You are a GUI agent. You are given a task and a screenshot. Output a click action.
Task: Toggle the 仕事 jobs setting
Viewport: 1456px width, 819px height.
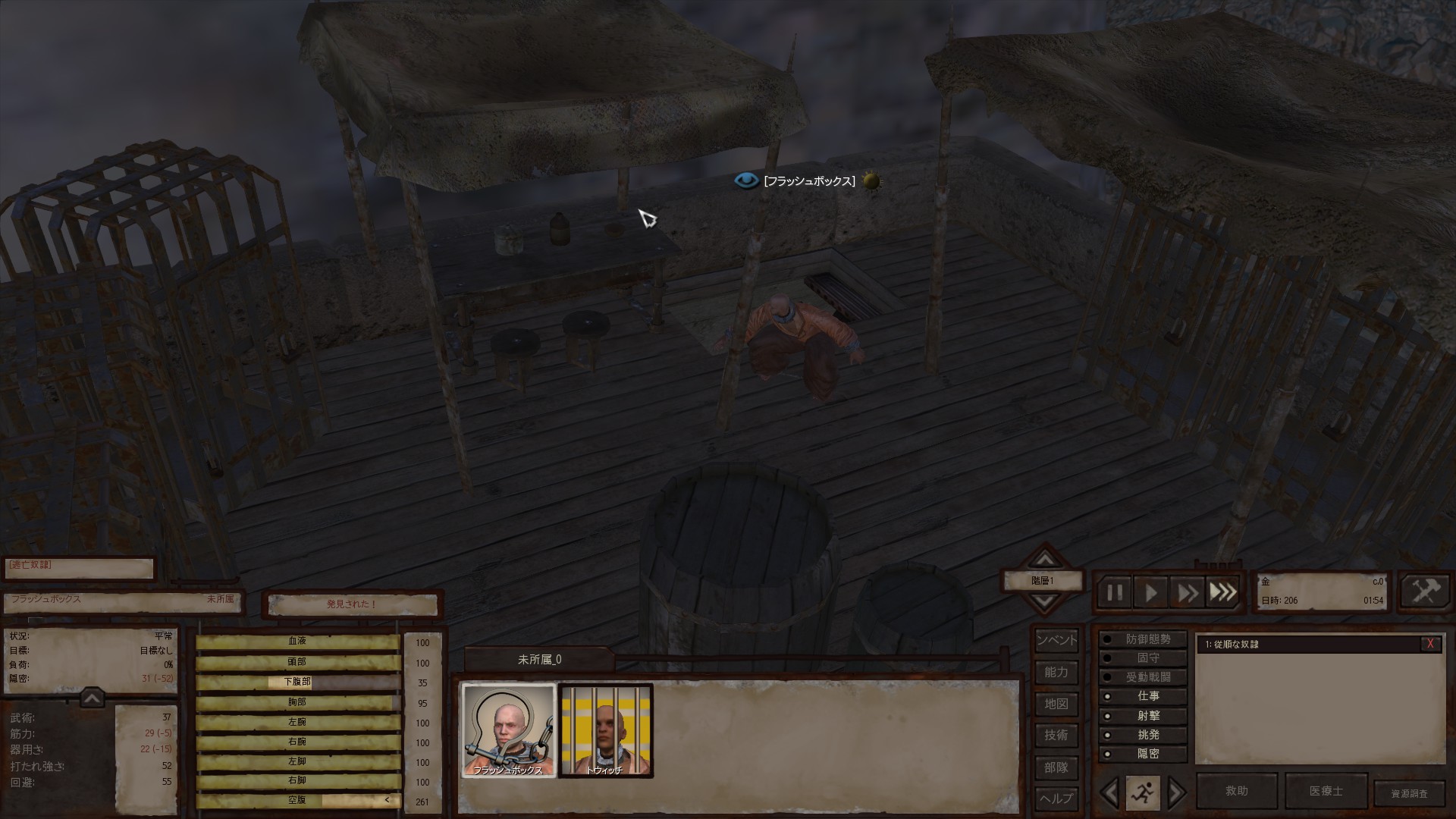tap(1143, 696)
